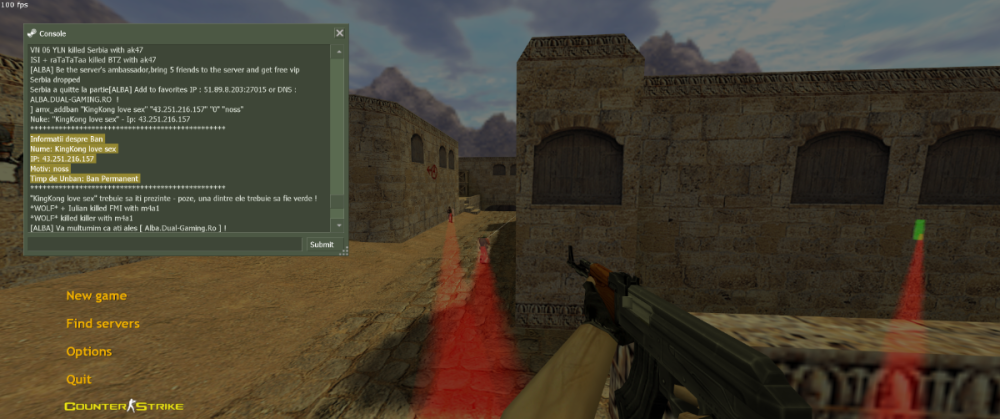Focus the console command input field
The height and width of the screenshot is (419, 1000).
pos(165,244)
